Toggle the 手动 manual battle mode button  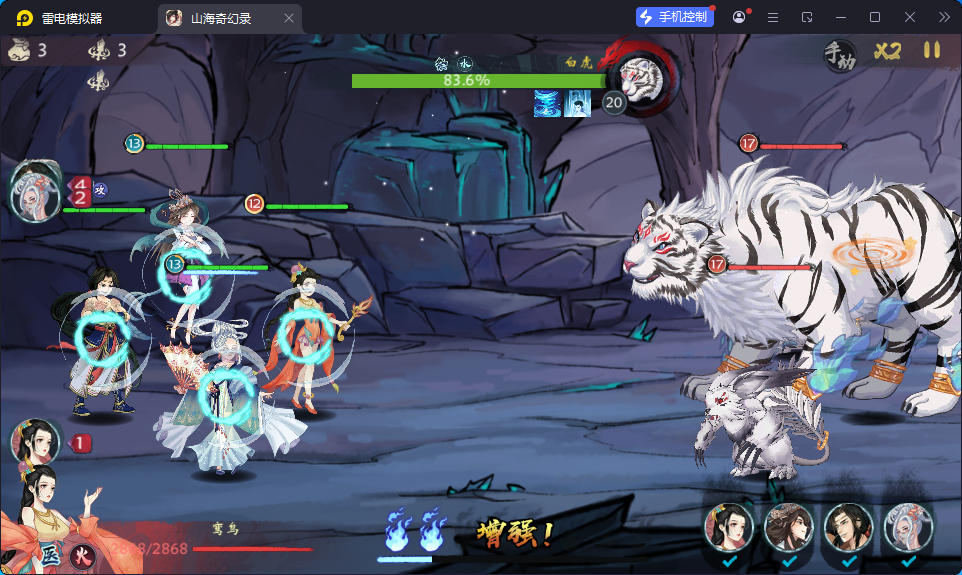(x=839, y=55)
